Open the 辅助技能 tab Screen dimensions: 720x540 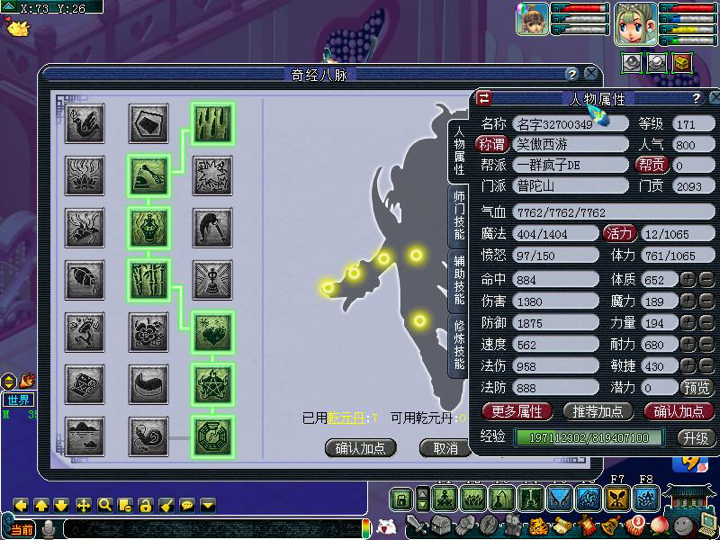459,280
